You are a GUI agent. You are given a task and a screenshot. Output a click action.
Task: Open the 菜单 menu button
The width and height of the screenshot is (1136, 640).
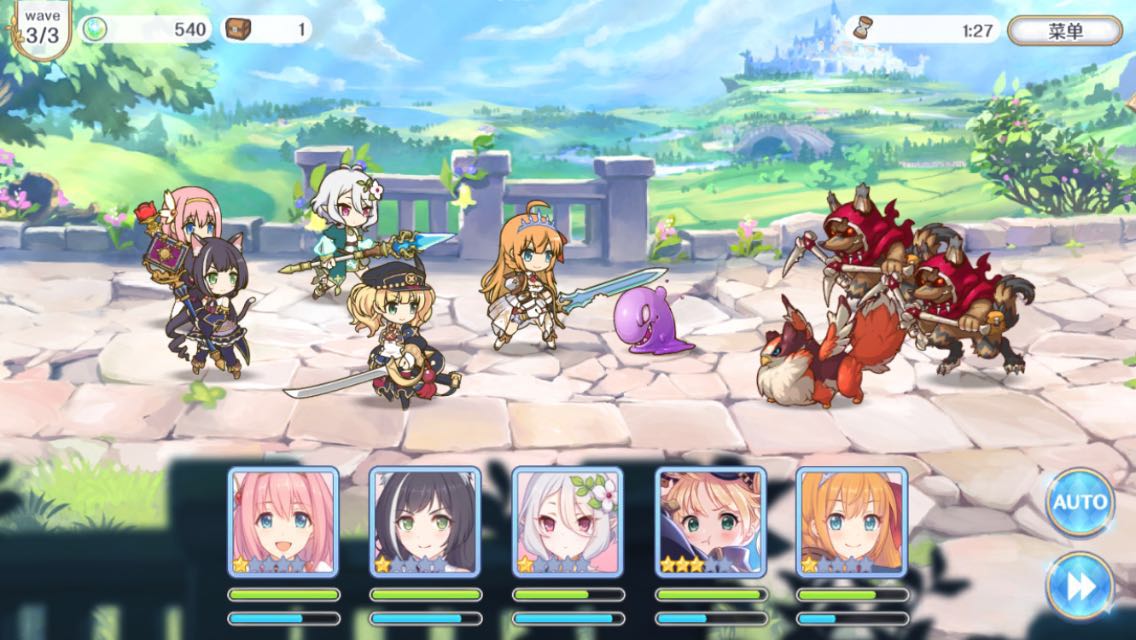click(x=1064, y=30)
